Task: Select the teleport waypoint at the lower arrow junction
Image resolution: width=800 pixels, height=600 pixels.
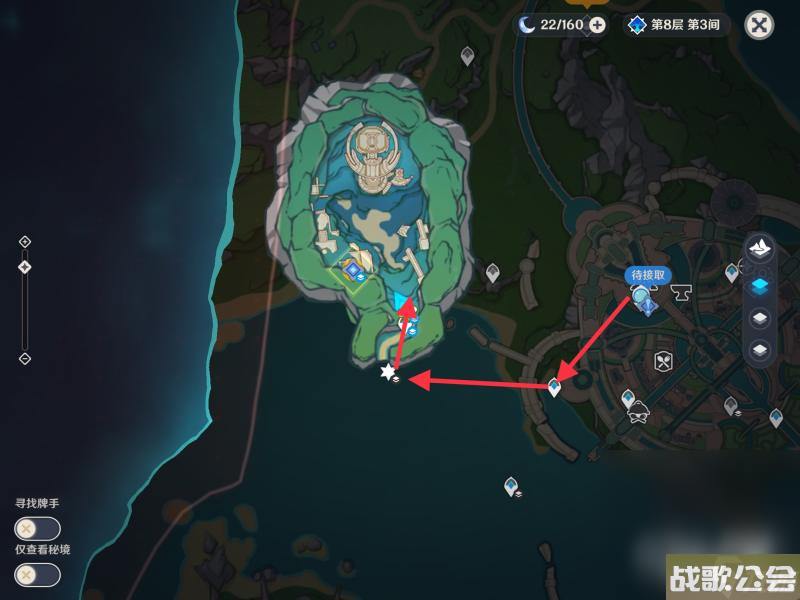Action: click(x=555, y=386)
